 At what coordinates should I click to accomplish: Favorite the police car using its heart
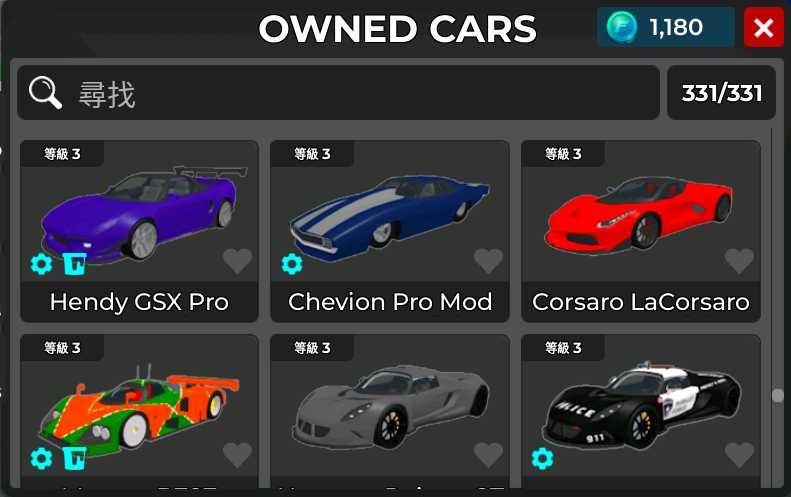click(739, 456)
